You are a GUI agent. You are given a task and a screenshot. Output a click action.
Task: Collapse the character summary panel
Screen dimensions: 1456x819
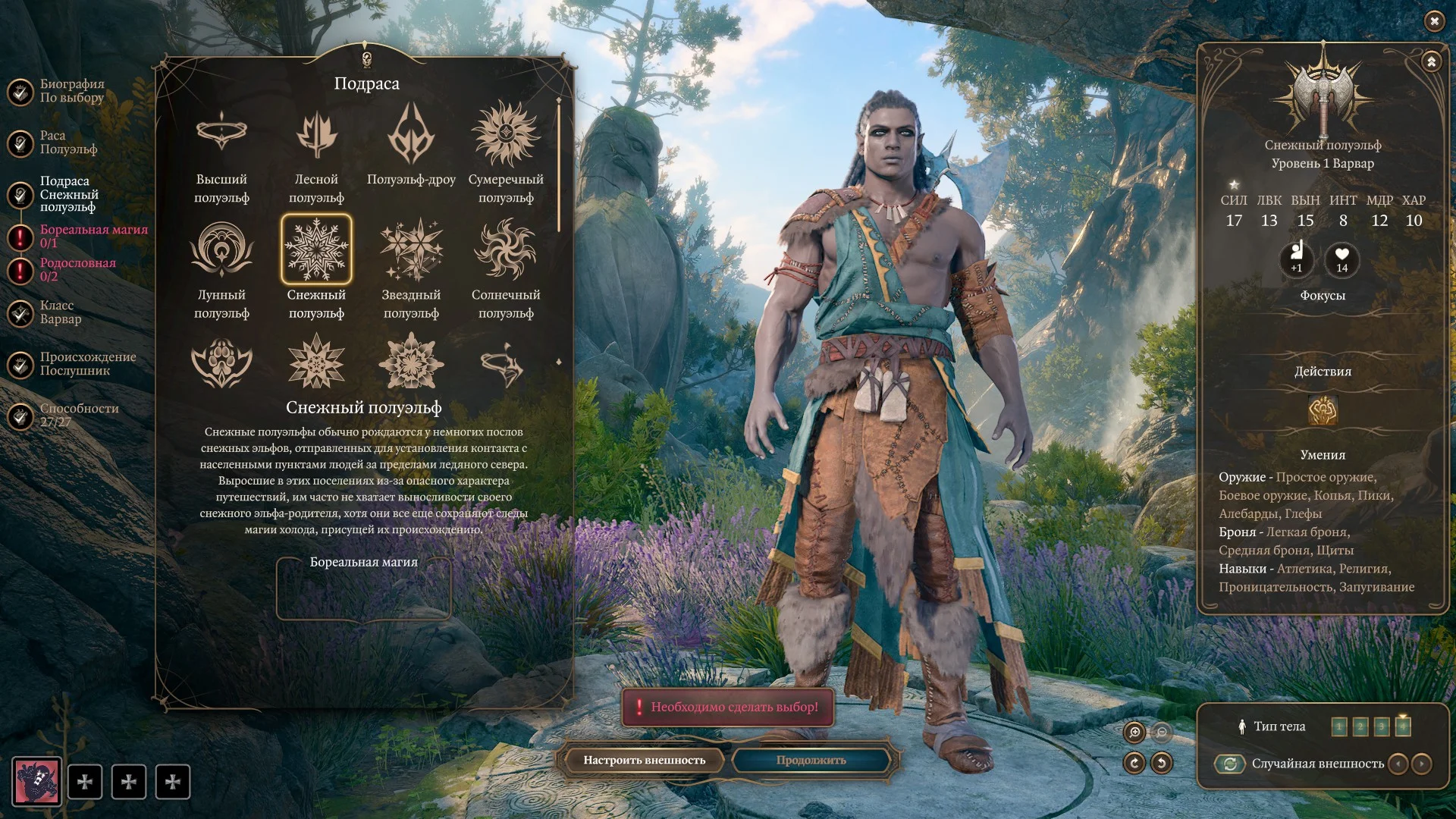[x=1431, y=61]
